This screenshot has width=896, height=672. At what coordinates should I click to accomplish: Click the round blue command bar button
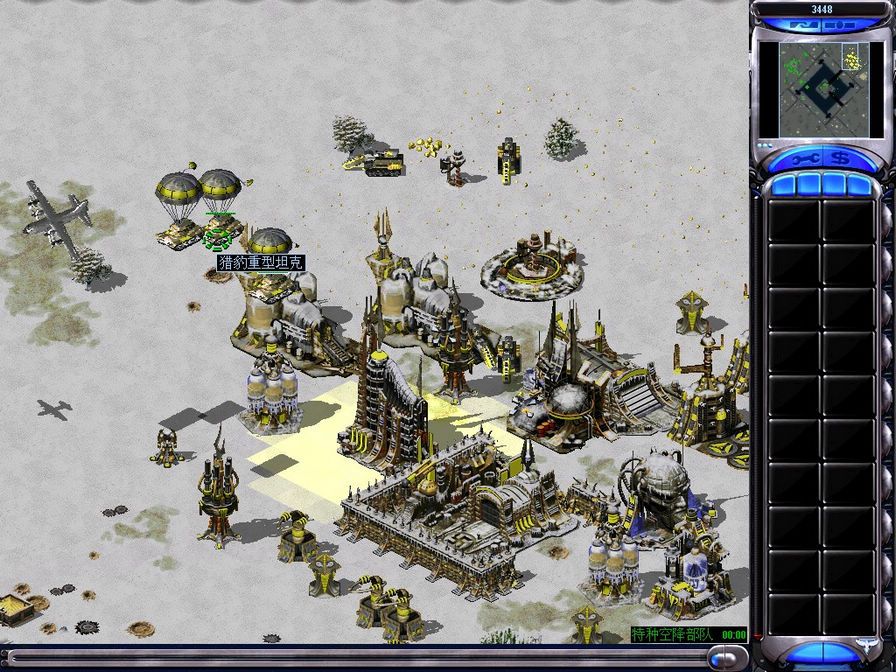pos(723,657)
